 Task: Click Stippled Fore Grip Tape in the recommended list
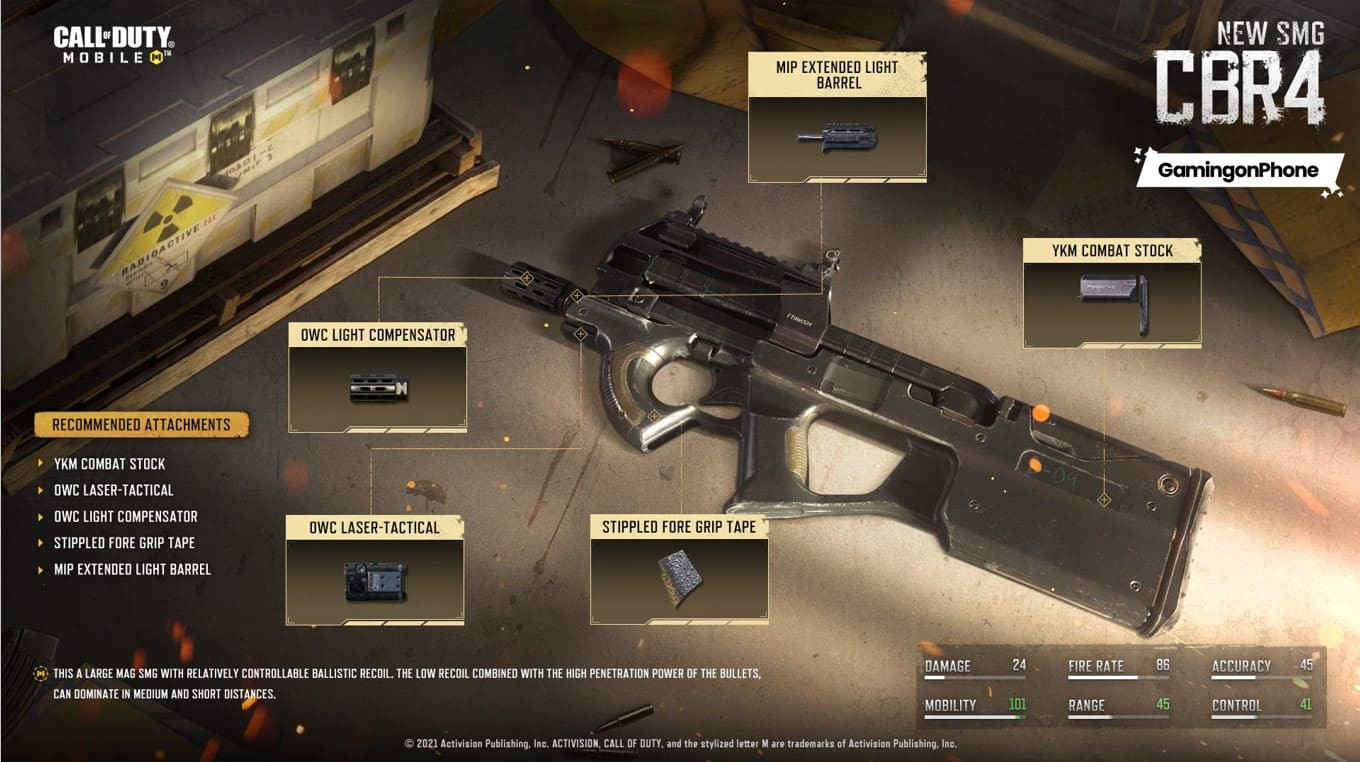click(x=125, y=543)
